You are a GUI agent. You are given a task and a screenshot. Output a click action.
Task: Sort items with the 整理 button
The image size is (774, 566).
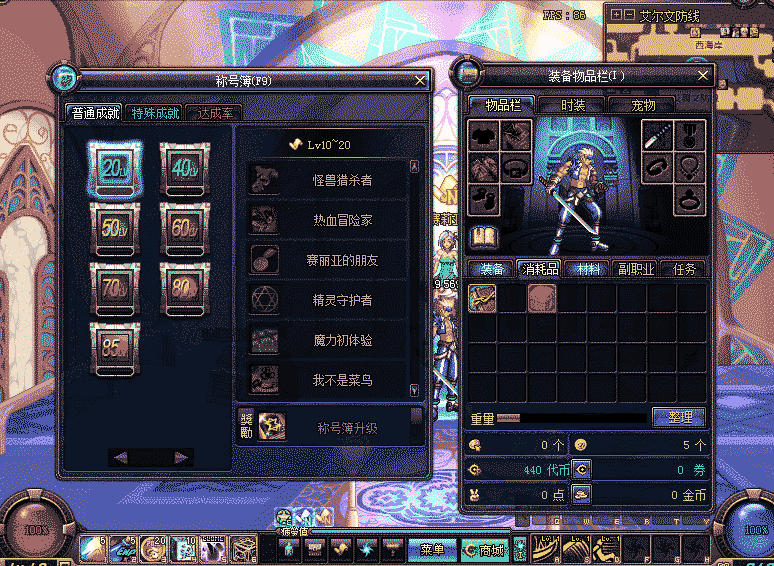pyautogui.click(x=679, y=416)
